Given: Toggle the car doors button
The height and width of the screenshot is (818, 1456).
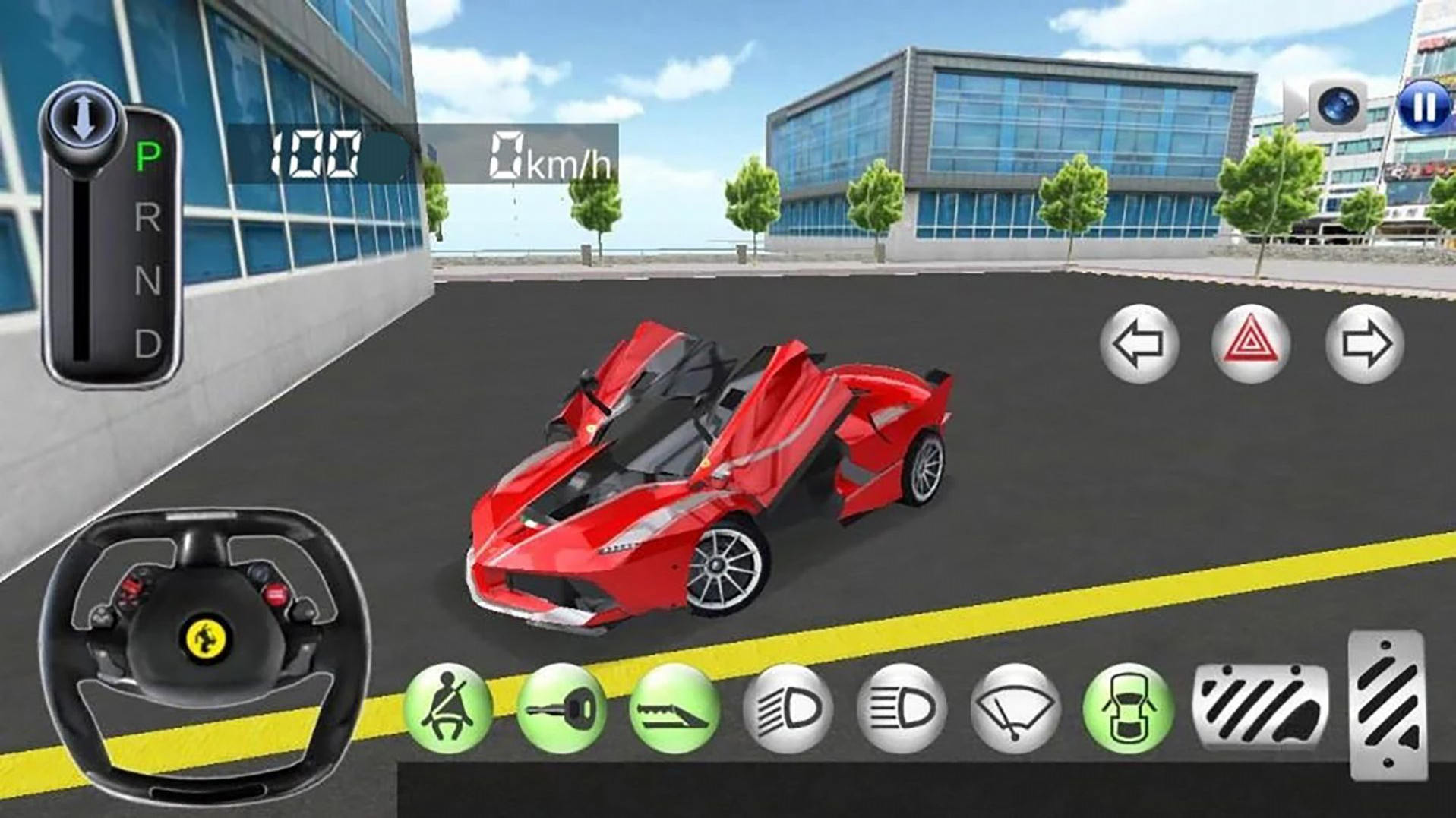Looking at the screenshot, I should [x=1128, y=709].
